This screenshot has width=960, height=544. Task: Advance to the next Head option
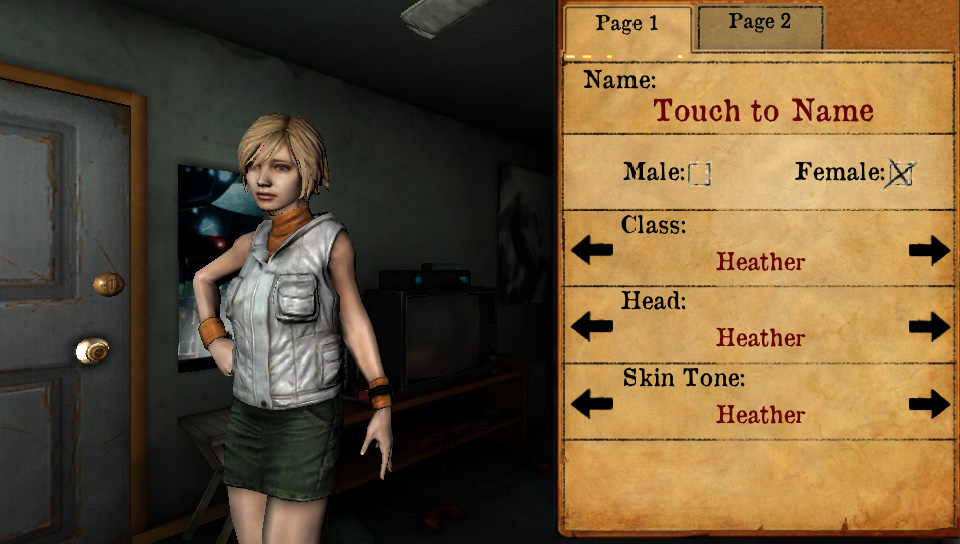pos(929,326)
